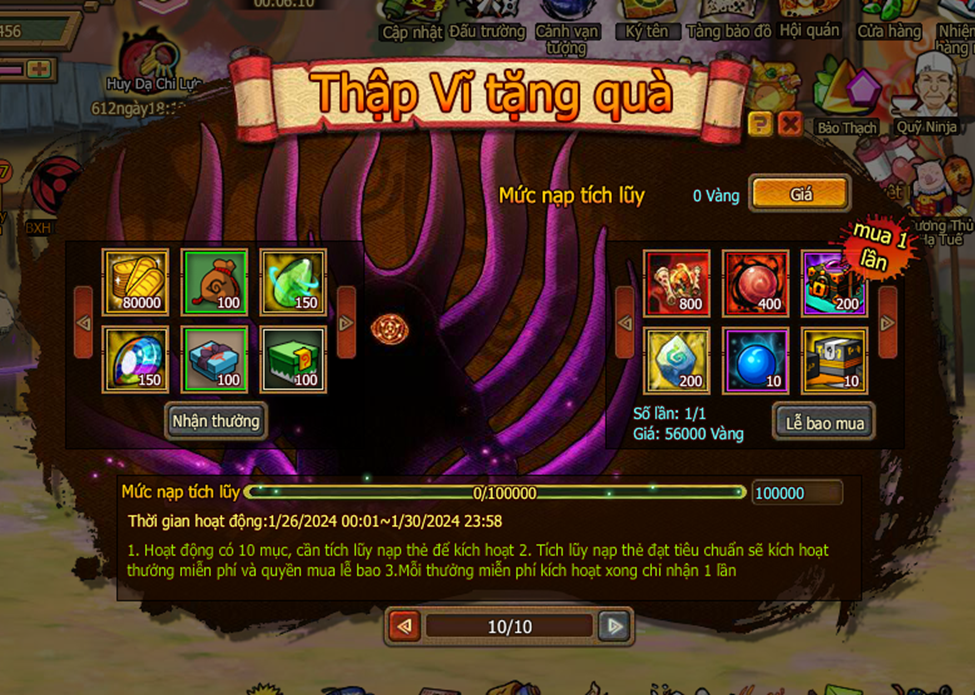This screenshot has height=695, width=975.
Task: Buy the bundle with Lễ bao mua
Action: coord(823,422)
